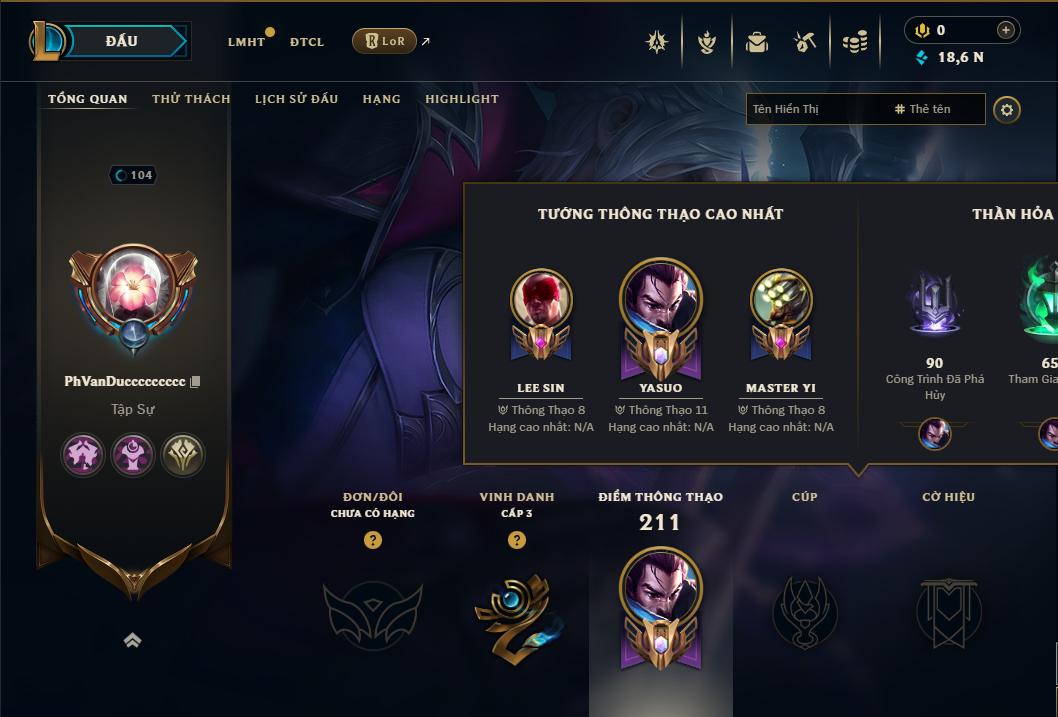Select the Lee Sin mastery portrait
1058x717 pixels.
(541, 301)
